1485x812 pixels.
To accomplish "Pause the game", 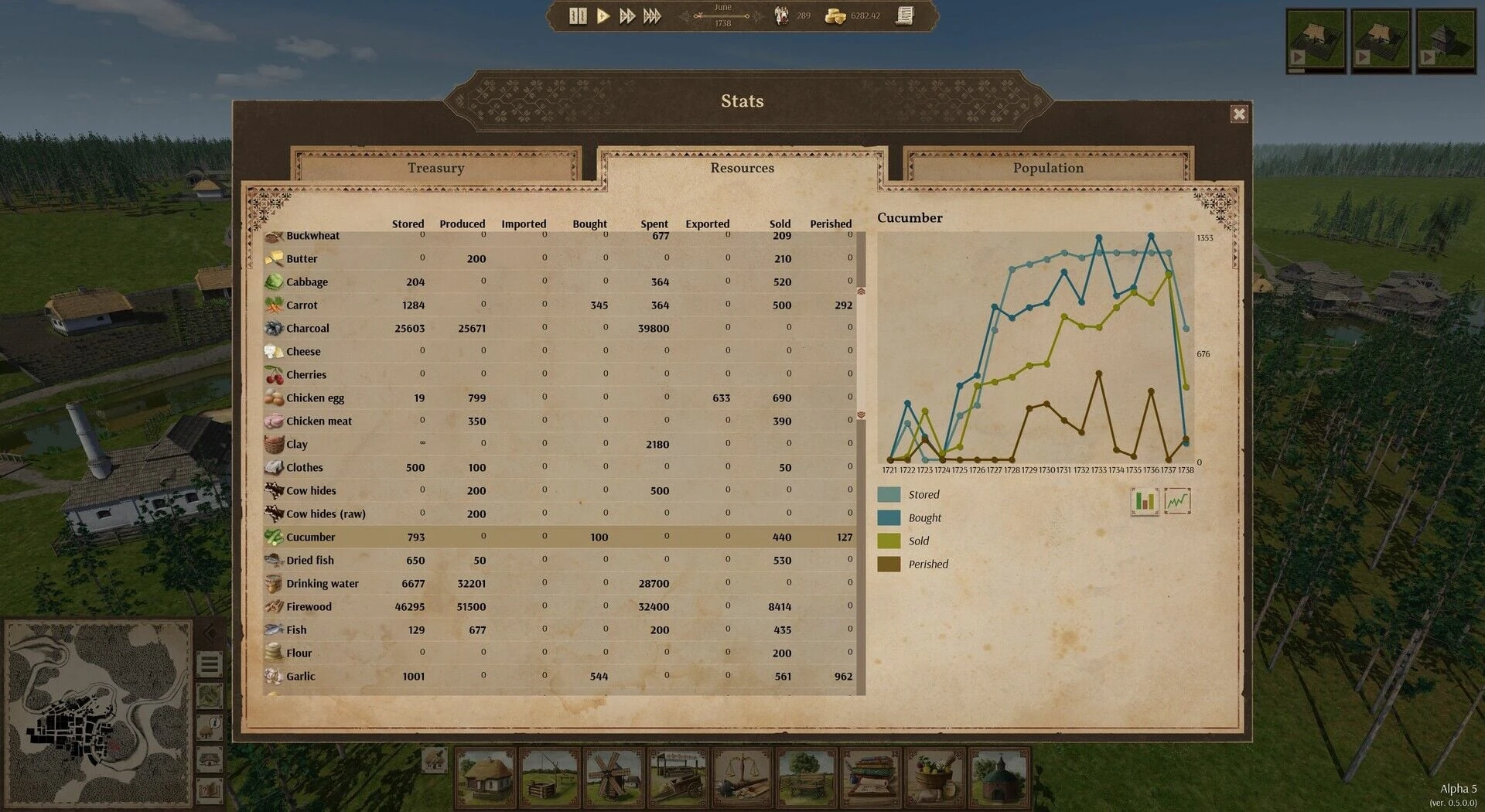I will (x=578, y=16).
